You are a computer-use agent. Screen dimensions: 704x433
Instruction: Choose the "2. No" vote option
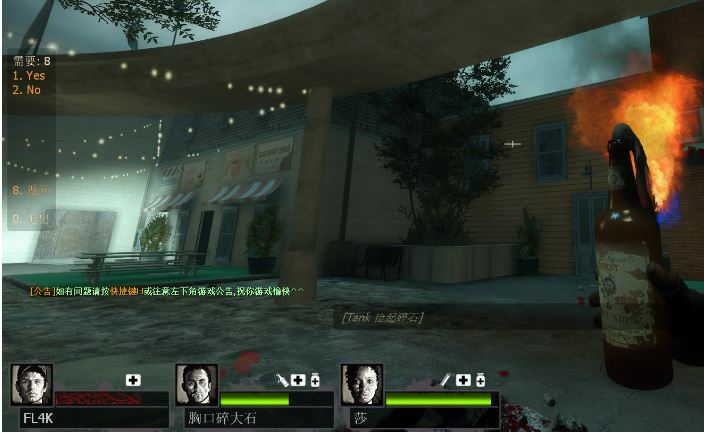(26, 90)
